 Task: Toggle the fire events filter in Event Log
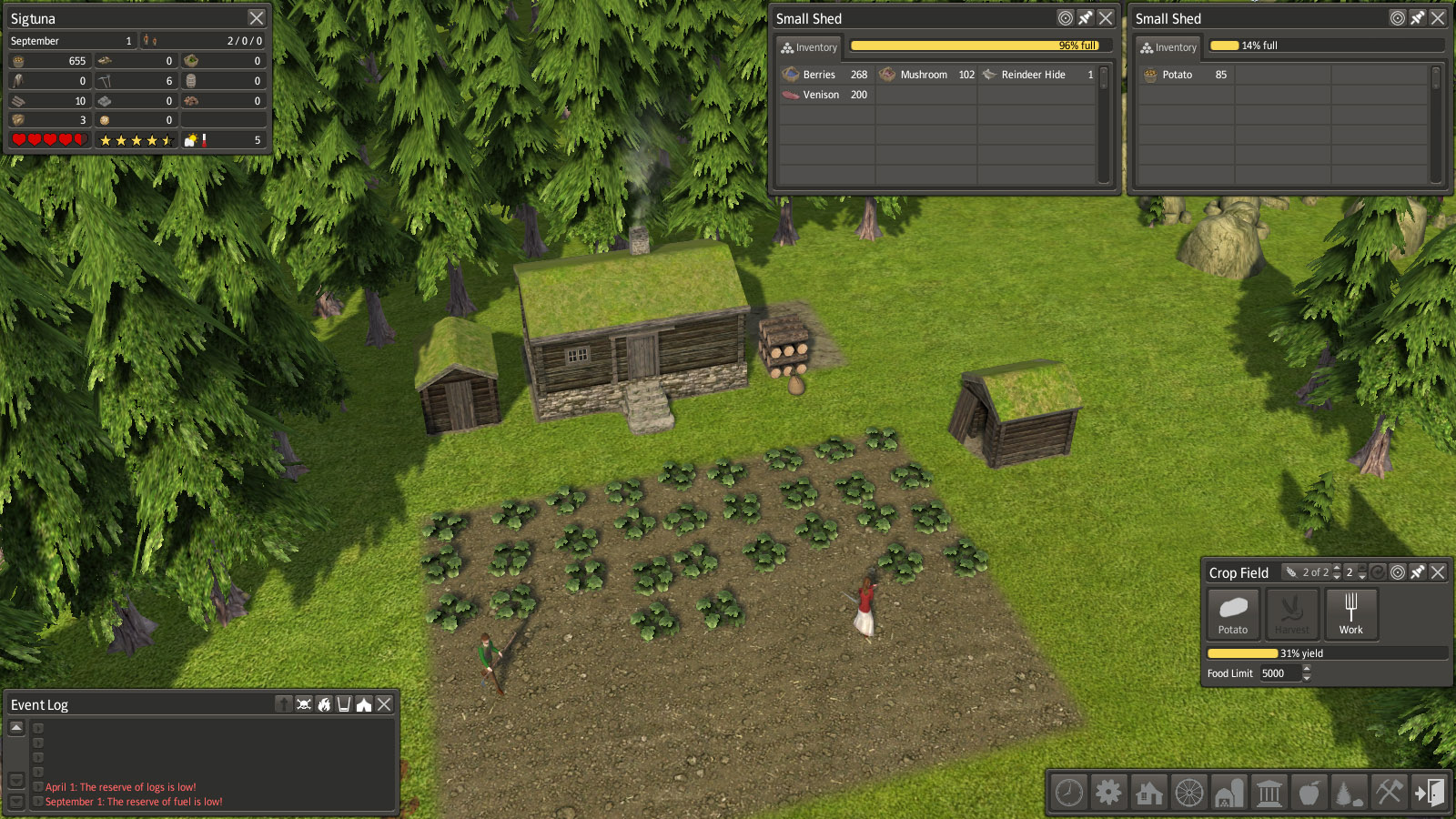click(x=324, y=704)
